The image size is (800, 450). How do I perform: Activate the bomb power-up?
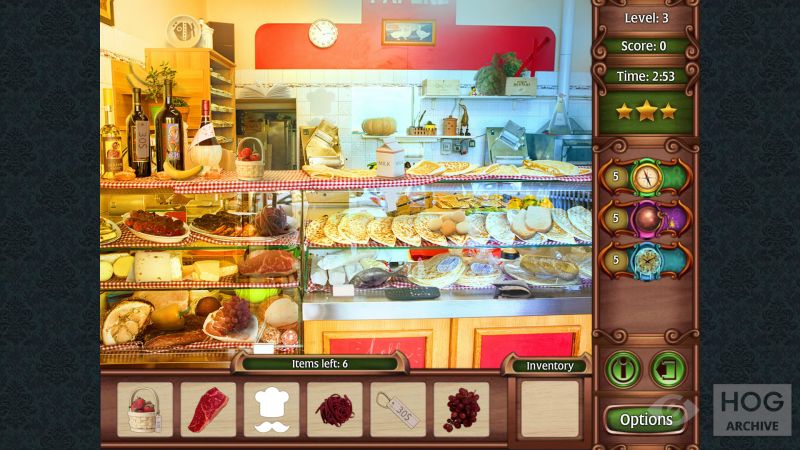(x=646, y=220)
